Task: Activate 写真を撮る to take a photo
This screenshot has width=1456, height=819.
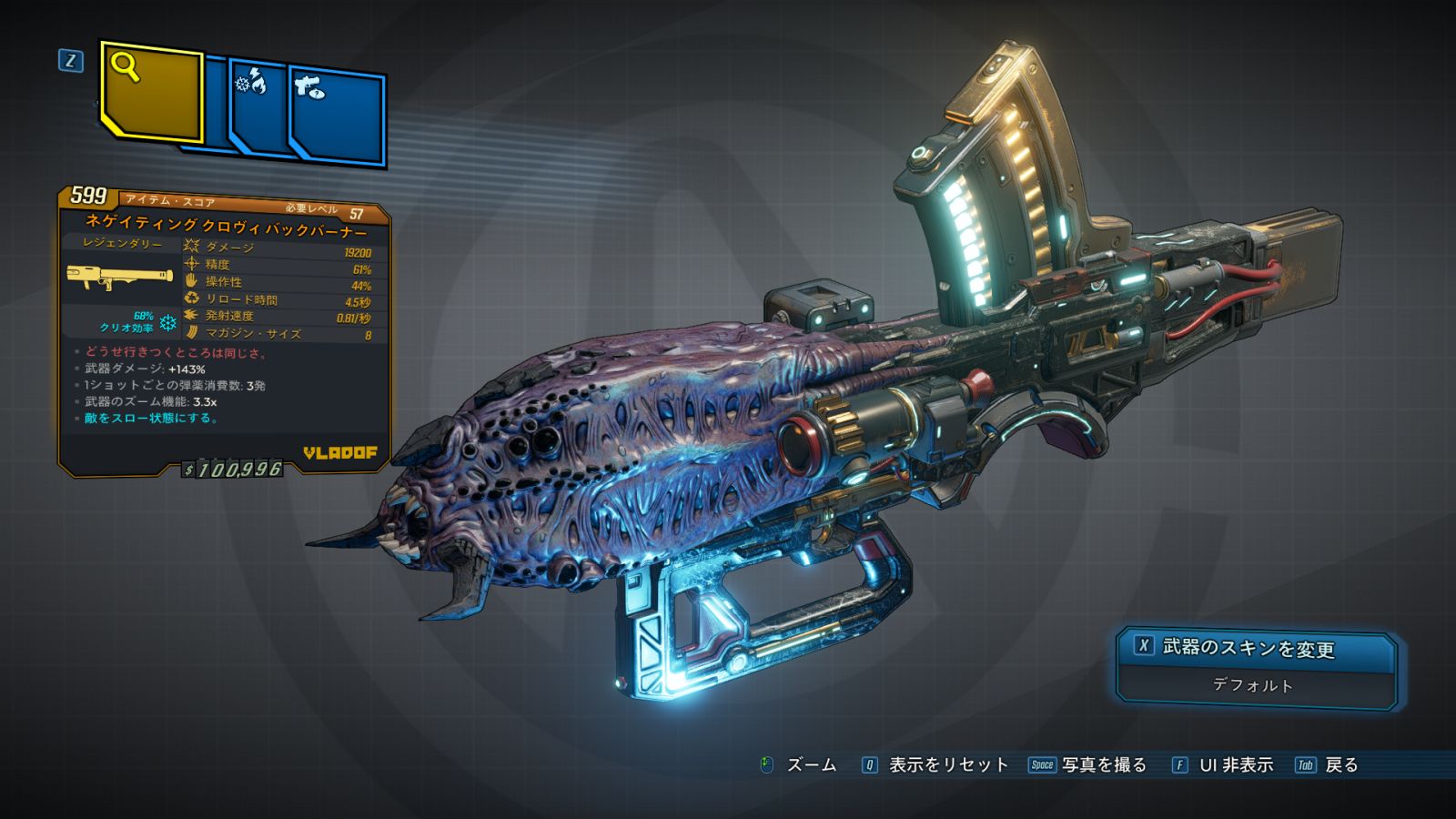Action: 1087,765
